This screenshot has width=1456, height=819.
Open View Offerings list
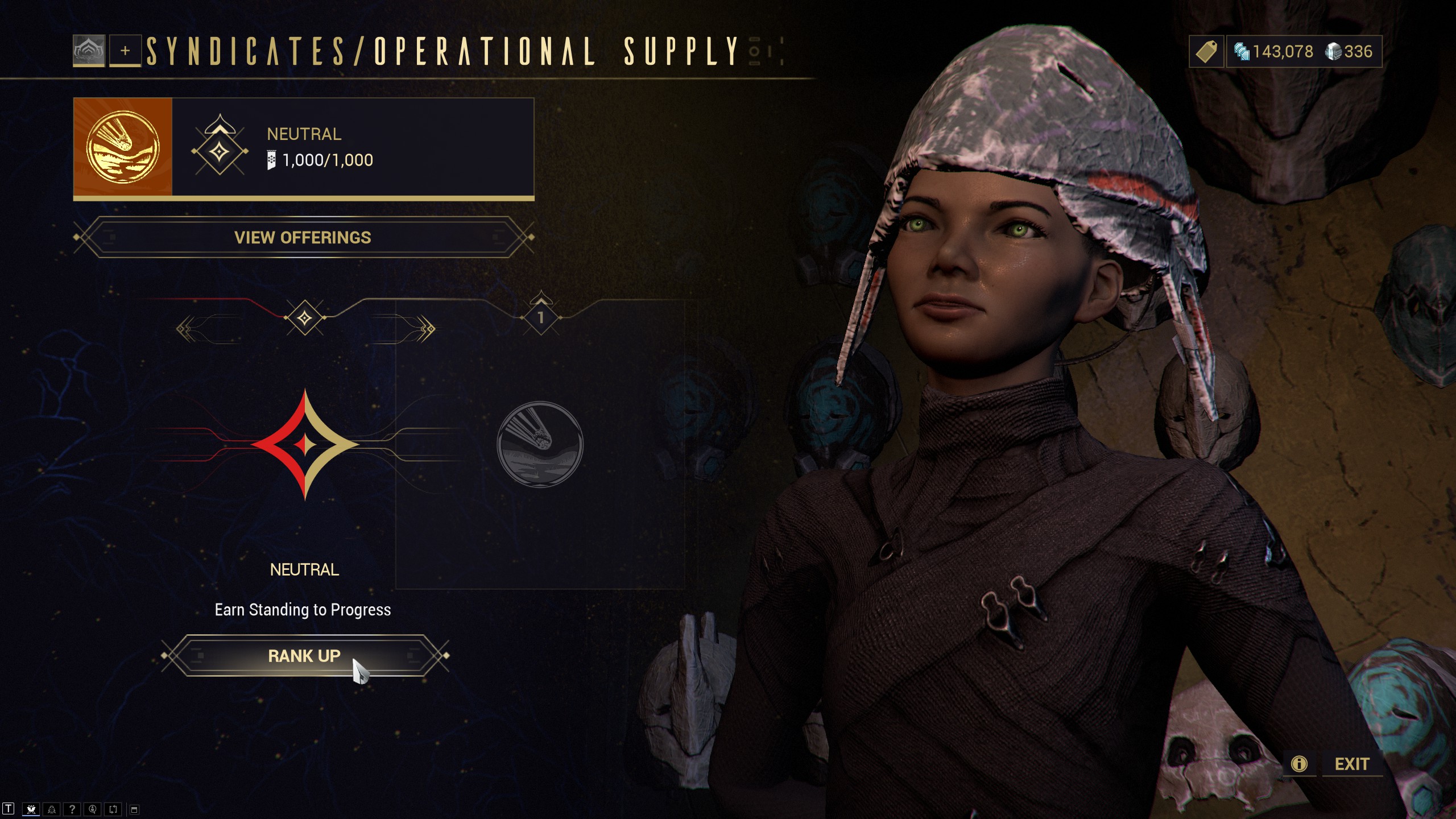point(303,237)
